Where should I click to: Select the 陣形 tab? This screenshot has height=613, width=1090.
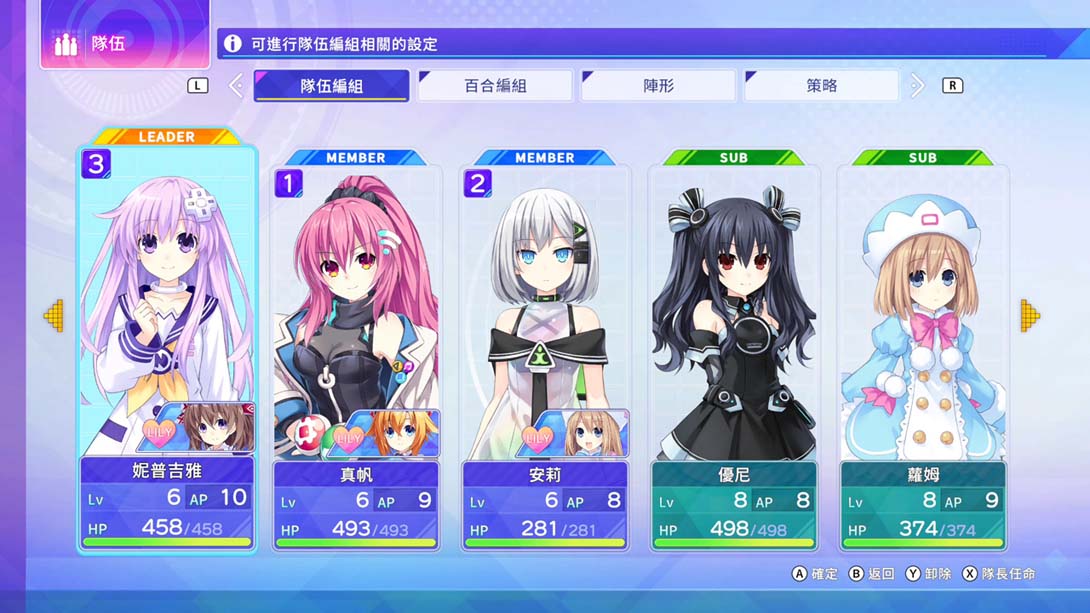tap(658, 86)
